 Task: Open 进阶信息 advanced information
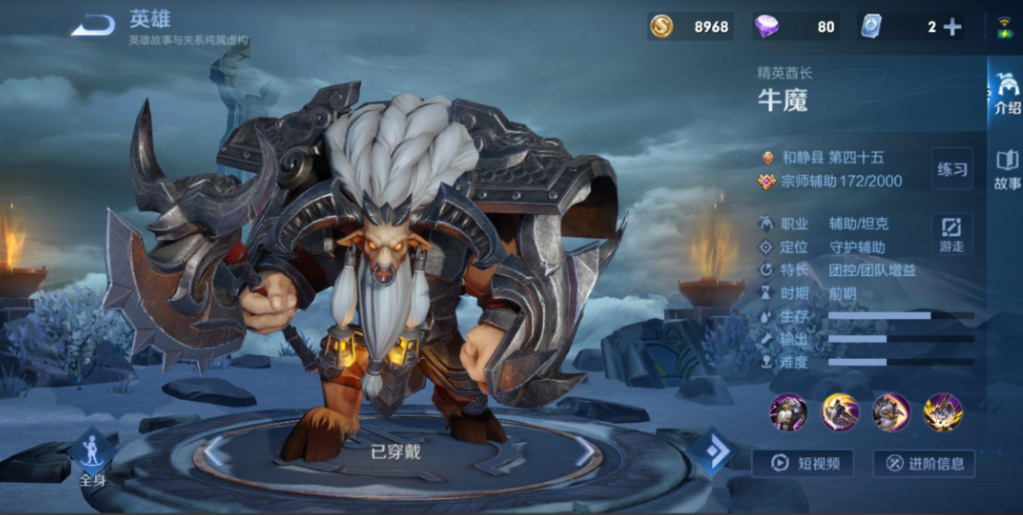tap(923, 463)
